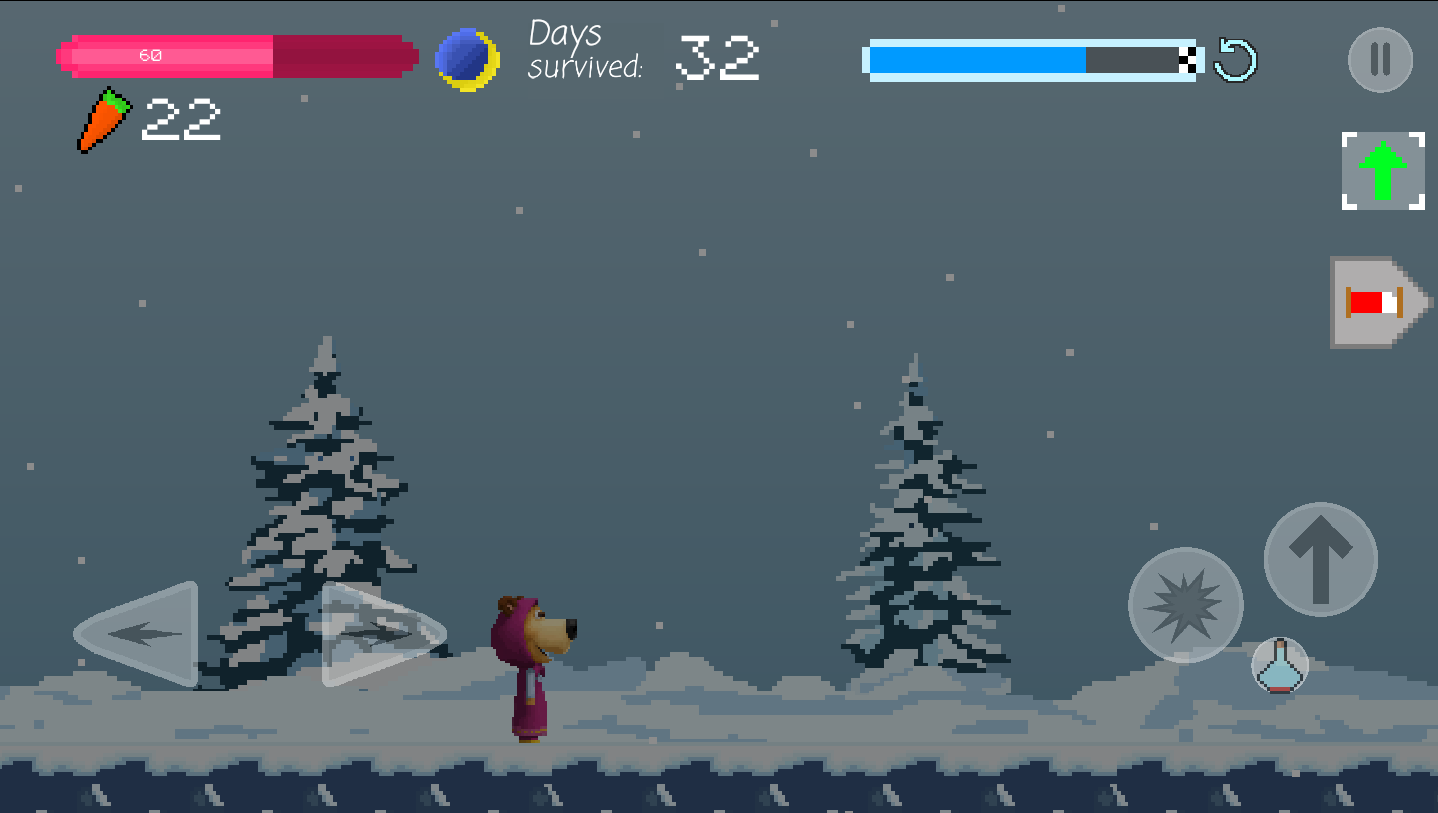
Task: Tap the checkered end marker on the blue bar
Action: (1186, 59)
